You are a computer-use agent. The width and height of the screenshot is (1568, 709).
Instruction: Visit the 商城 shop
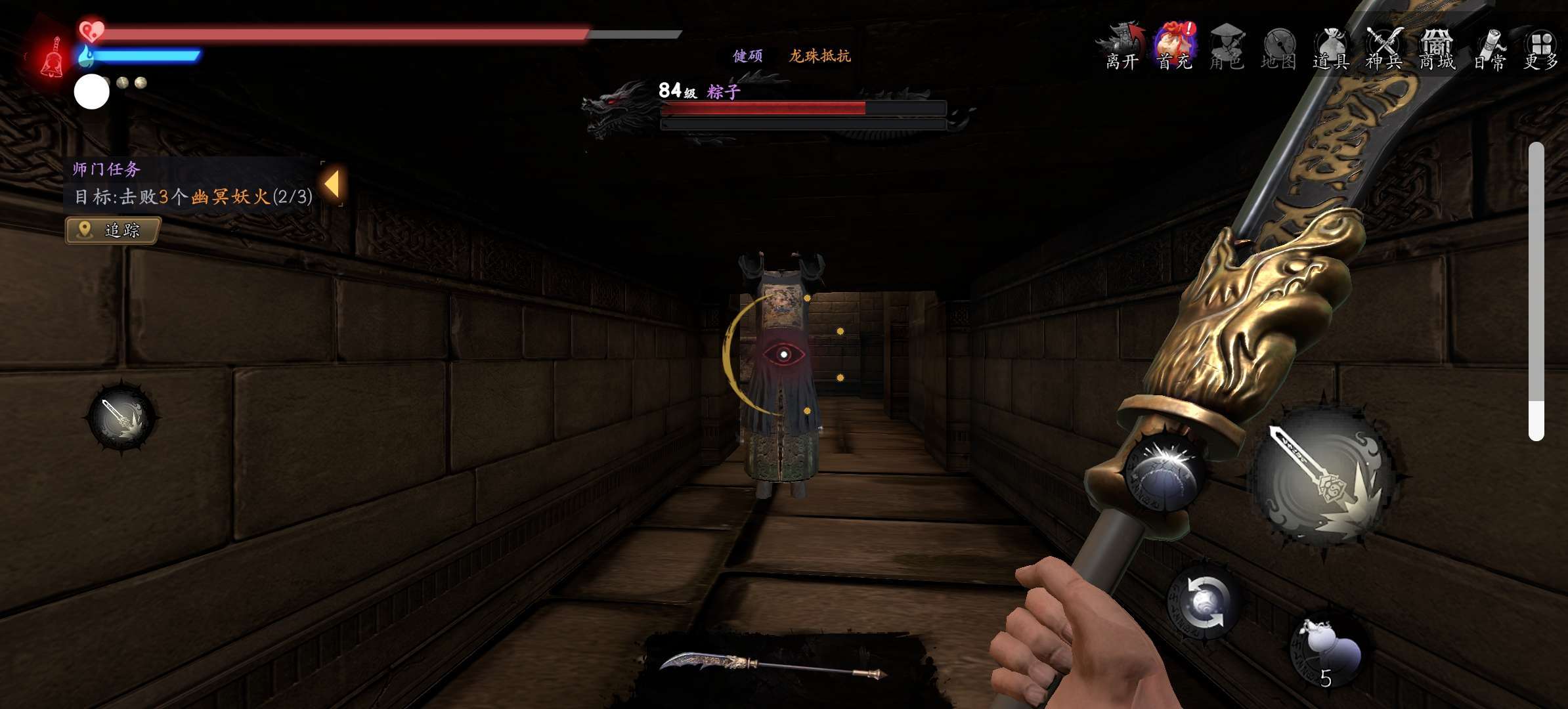pos(1437,47)
